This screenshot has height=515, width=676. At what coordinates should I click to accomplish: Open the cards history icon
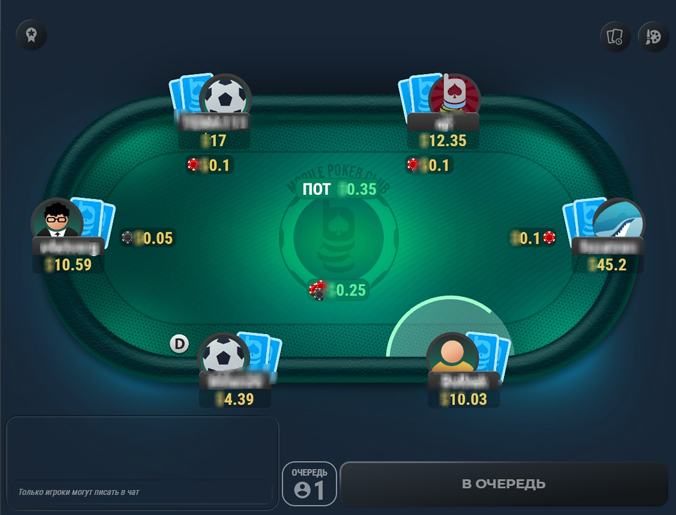615,37
